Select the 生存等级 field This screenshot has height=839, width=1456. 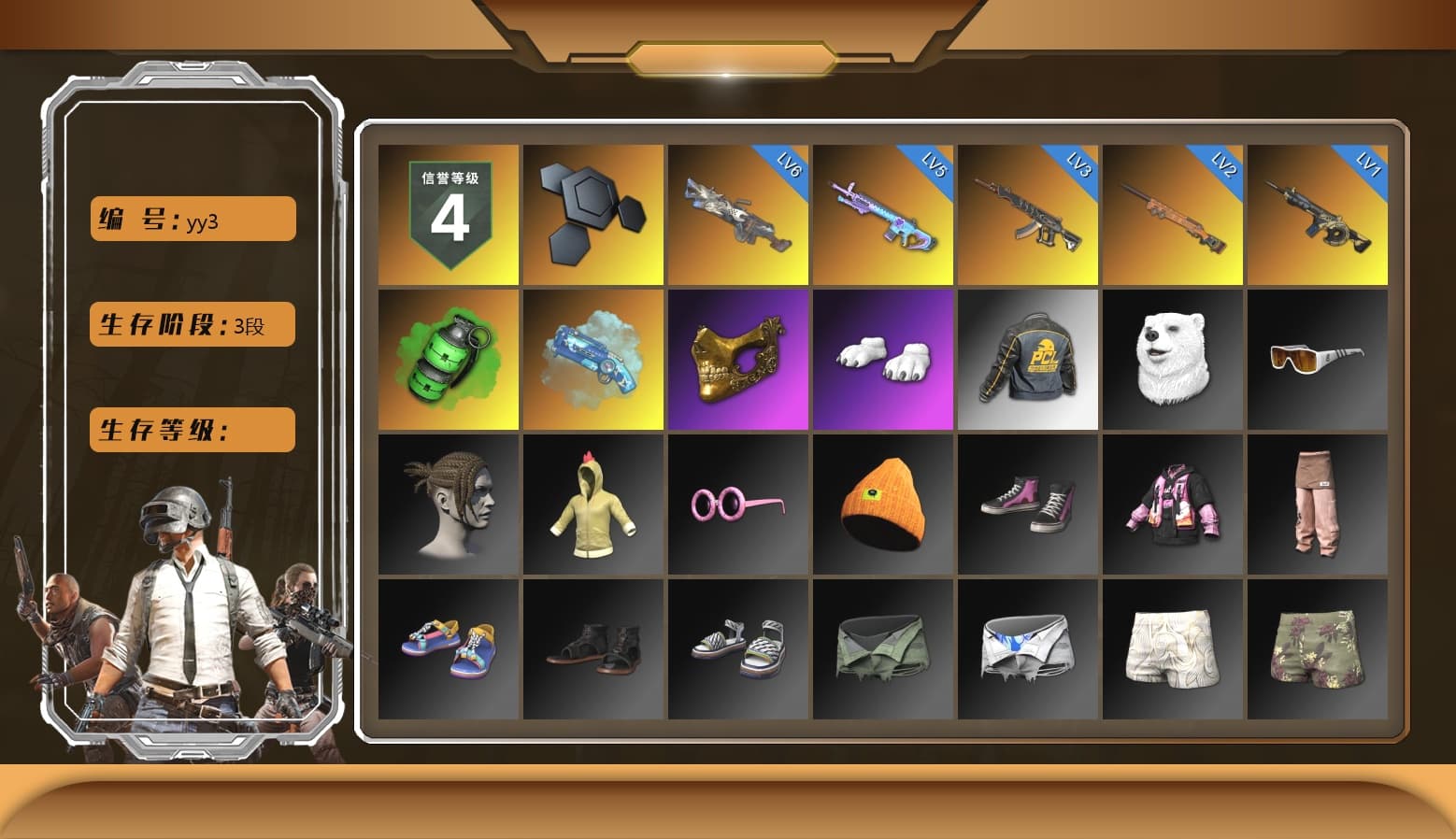[192, 430]
